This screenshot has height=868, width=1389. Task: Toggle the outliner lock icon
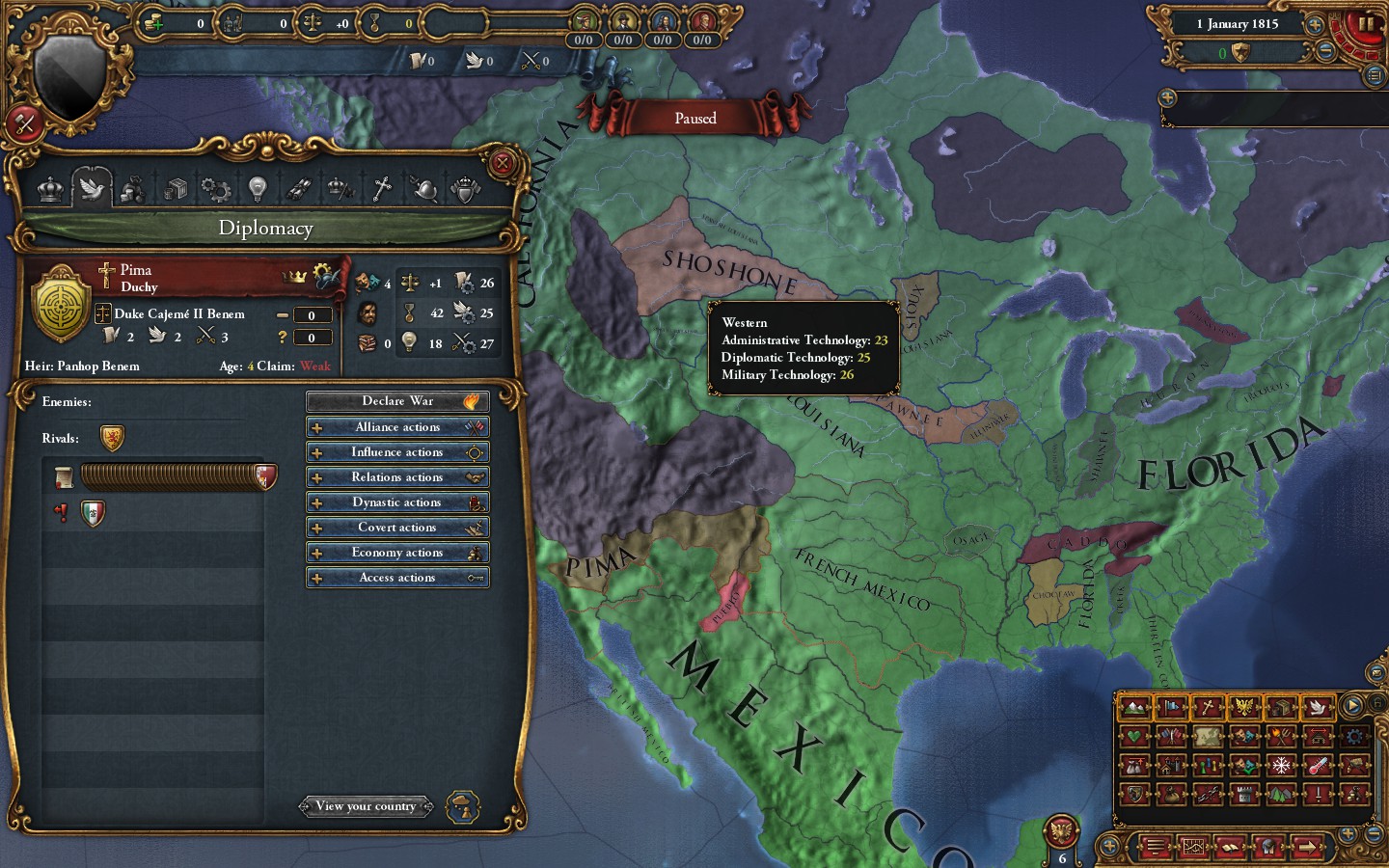1378,702
